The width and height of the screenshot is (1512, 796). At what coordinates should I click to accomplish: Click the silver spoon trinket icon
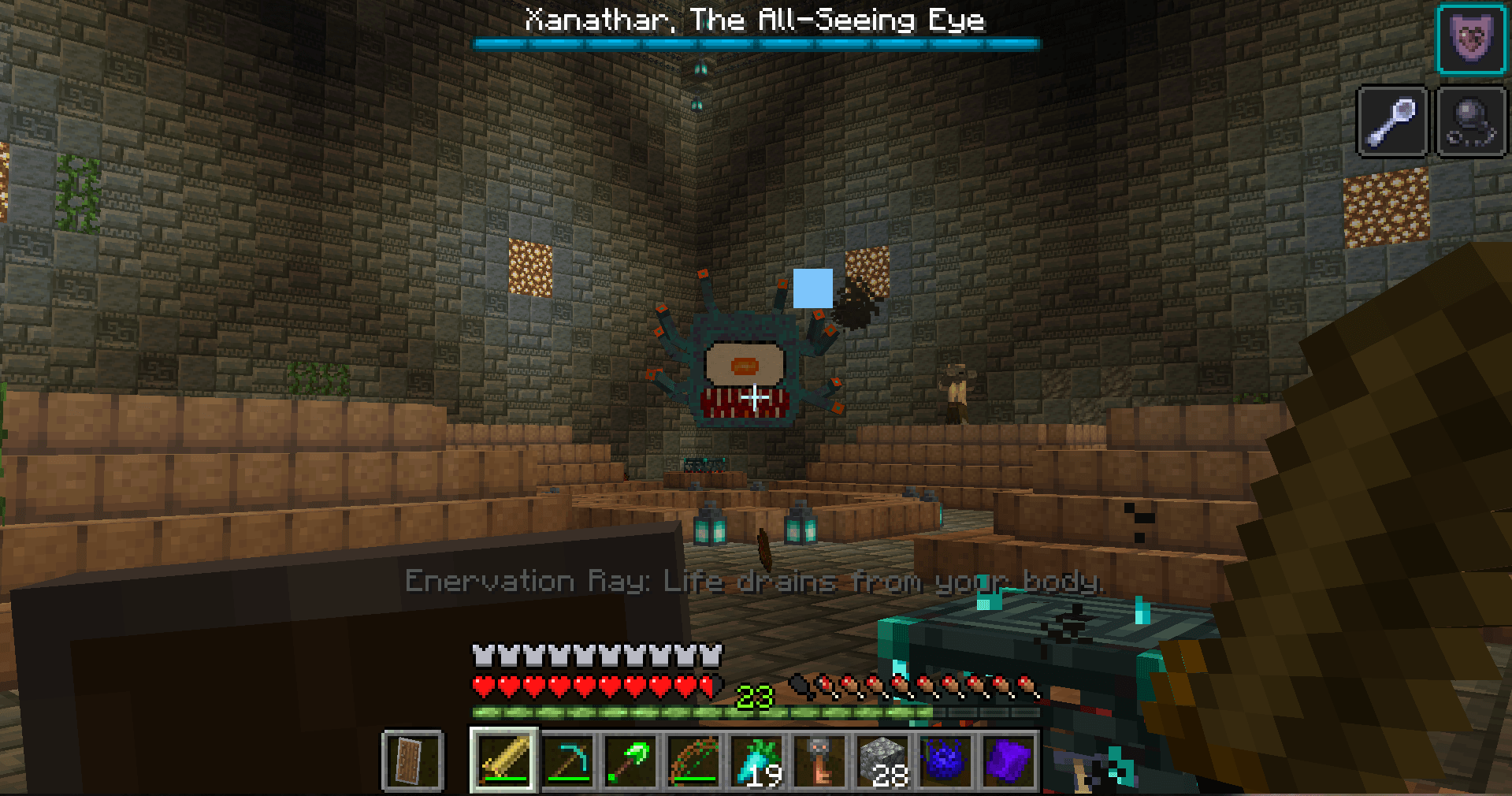pyautogui.click(x=1391, y=122)
